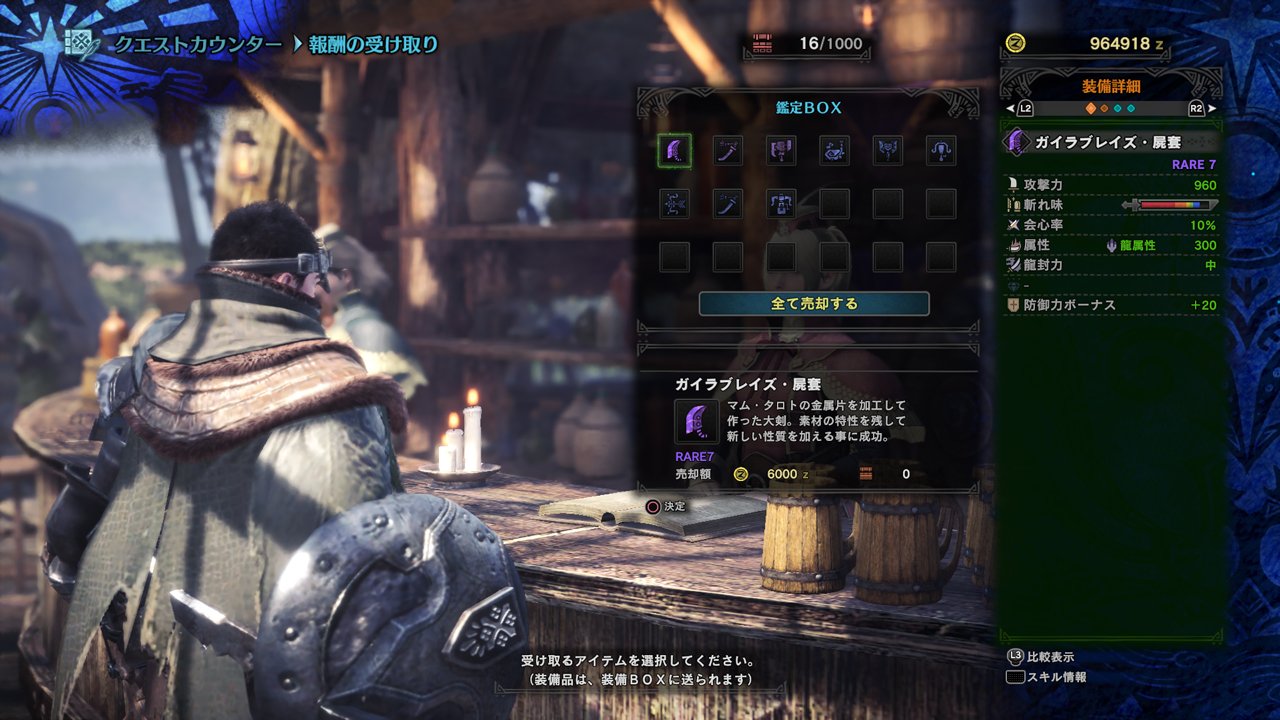1280x720 pixels.
Task: Select an empty slot in the 鑑定BOX grid
Action: [x=885, y=204]
